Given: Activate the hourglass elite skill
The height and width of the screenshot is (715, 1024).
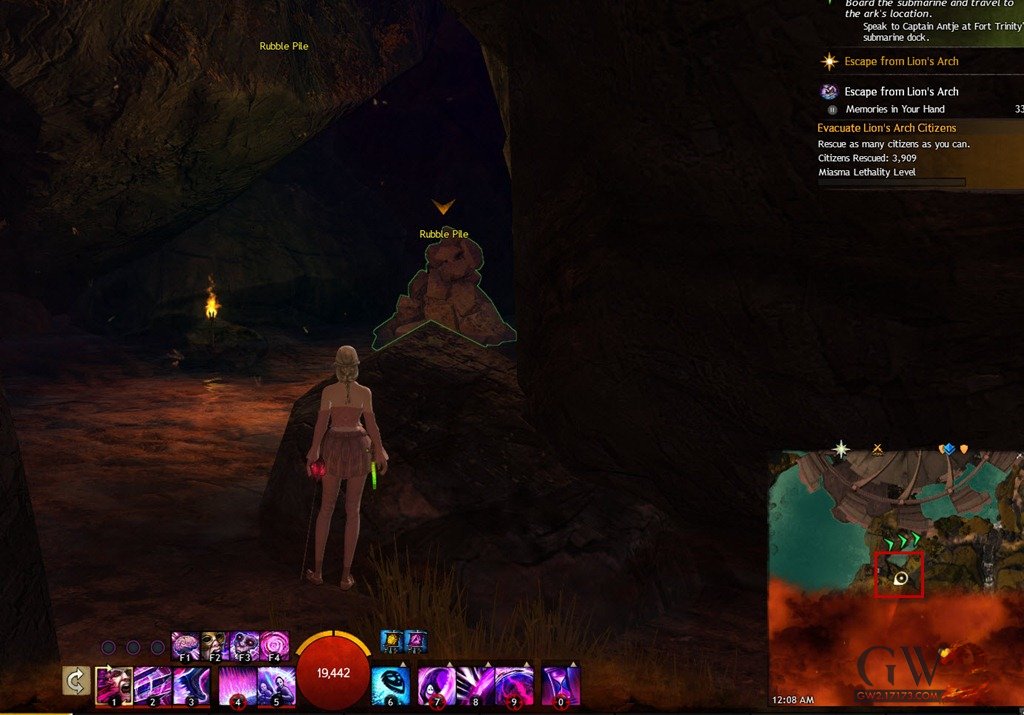Looking at the screenshot, I should click(560, 685).
